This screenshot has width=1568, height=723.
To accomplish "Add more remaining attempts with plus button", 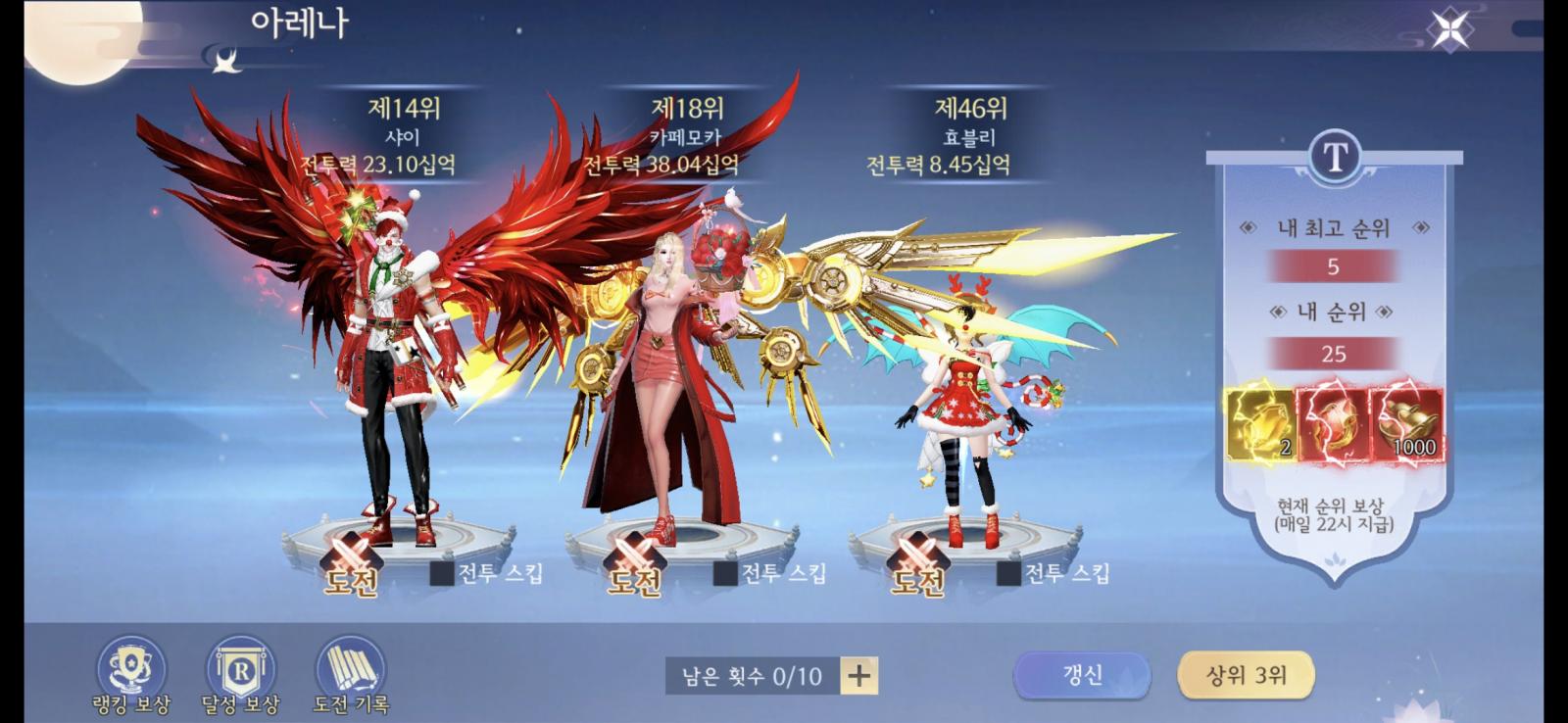I will click(x=859, y=675).
